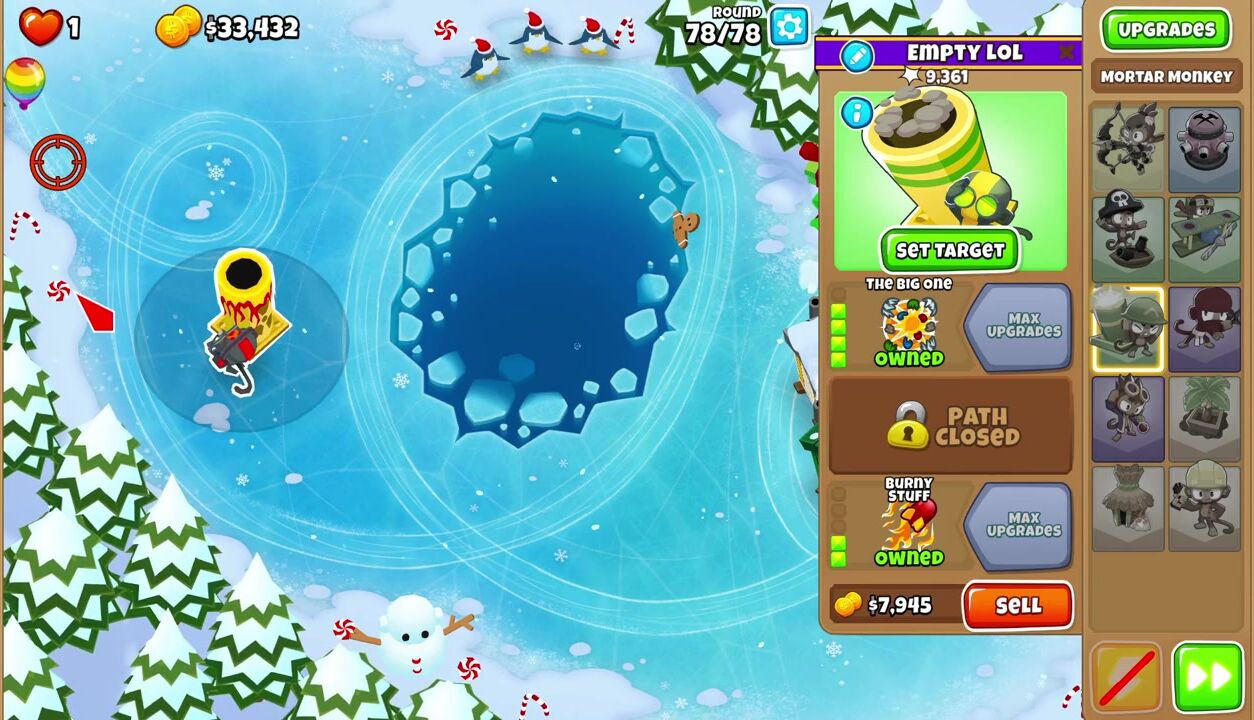Close the Empty LOL tower panel
1254x720 pixels.
tap(1067, 52)
